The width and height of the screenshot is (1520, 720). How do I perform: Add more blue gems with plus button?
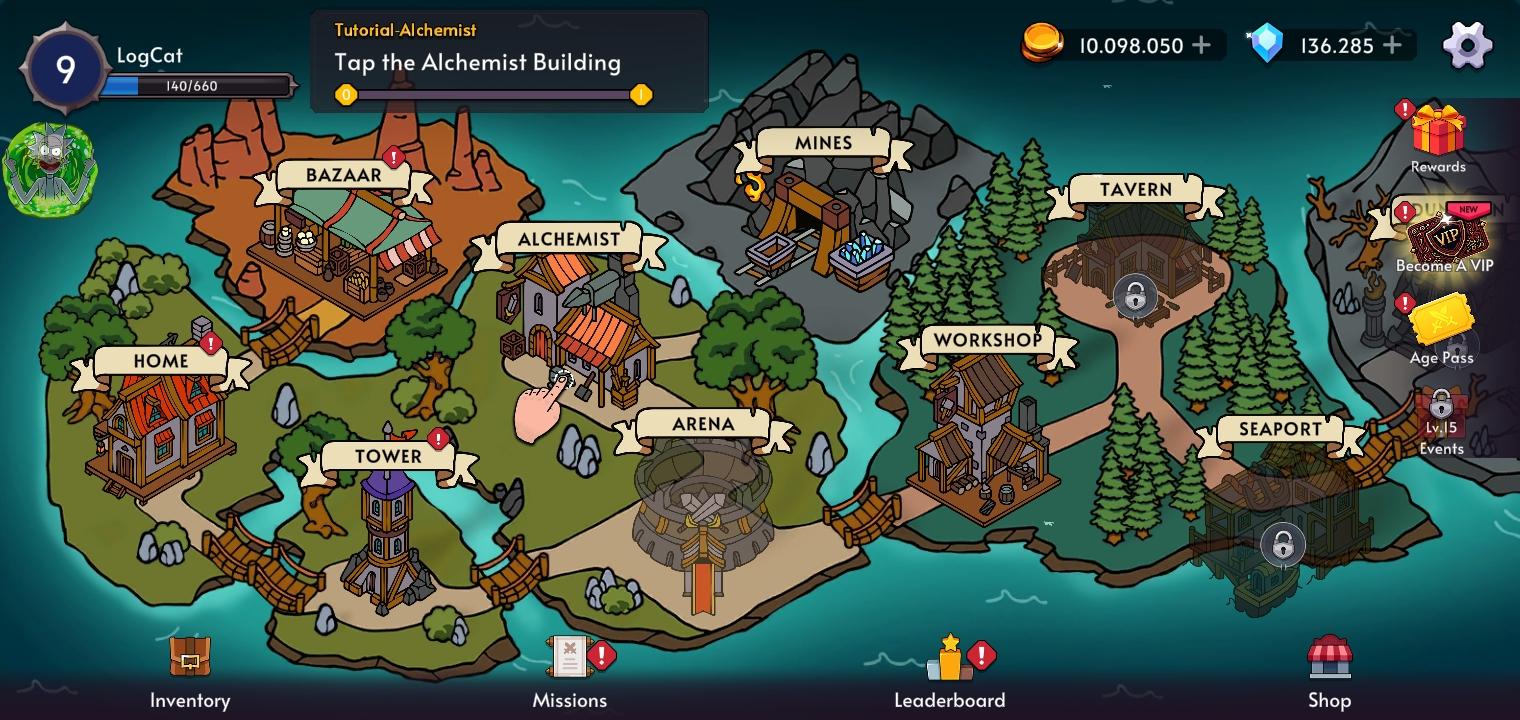tap(1393, 45)
